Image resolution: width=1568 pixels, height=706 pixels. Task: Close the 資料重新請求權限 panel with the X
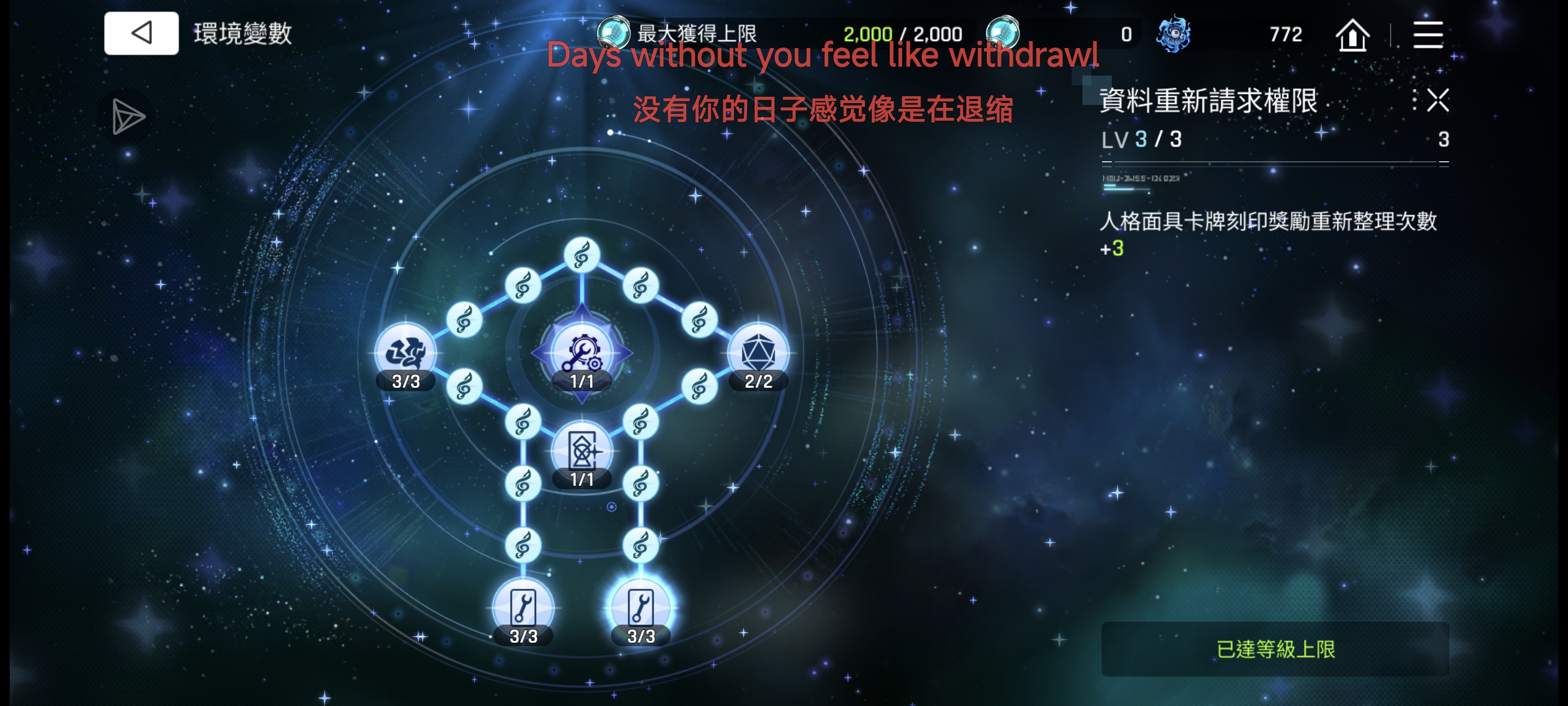(1437, 101)
